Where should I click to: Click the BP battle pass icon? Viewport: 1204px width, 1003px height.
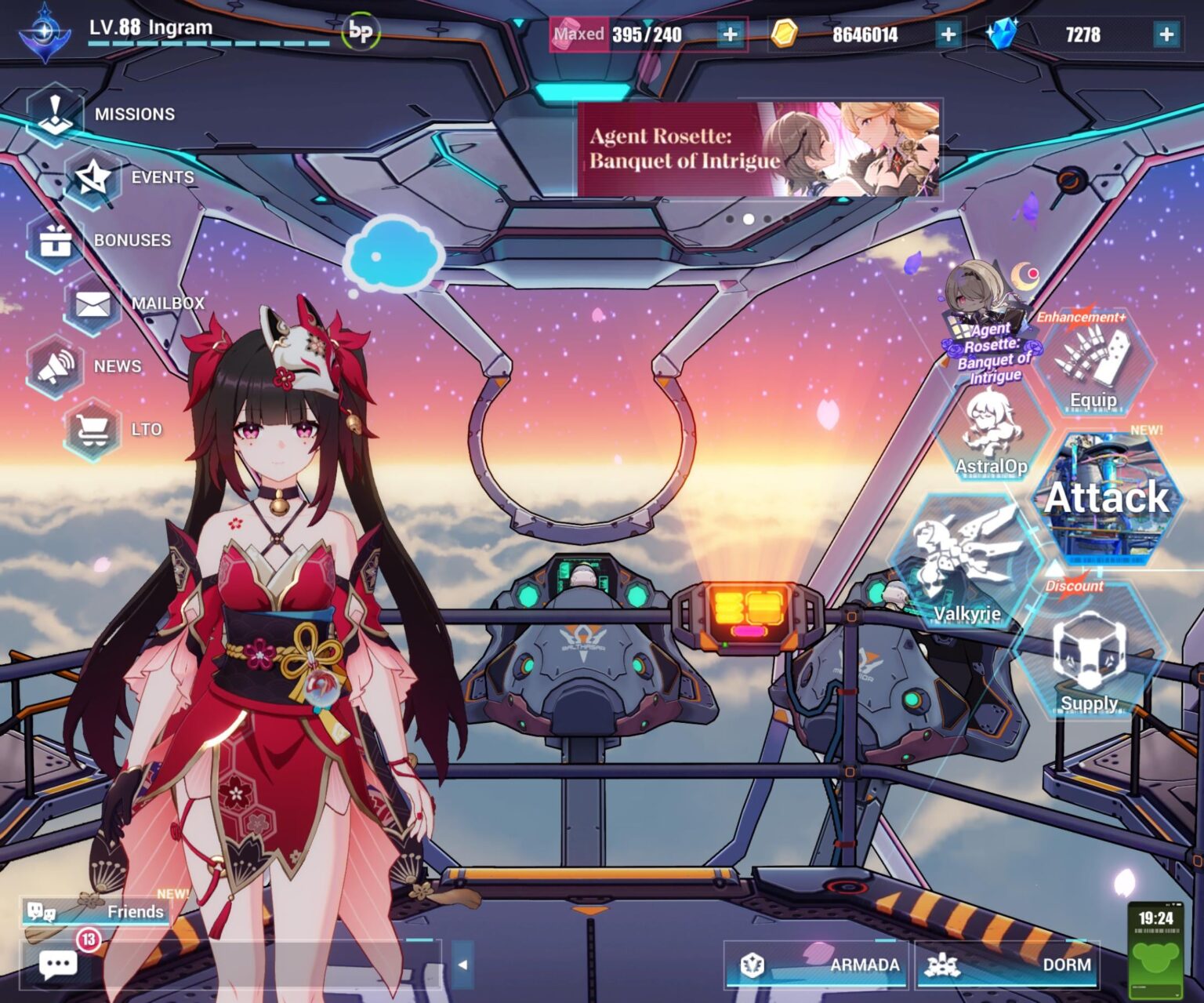pyautogui.click(x=361, y=32)
